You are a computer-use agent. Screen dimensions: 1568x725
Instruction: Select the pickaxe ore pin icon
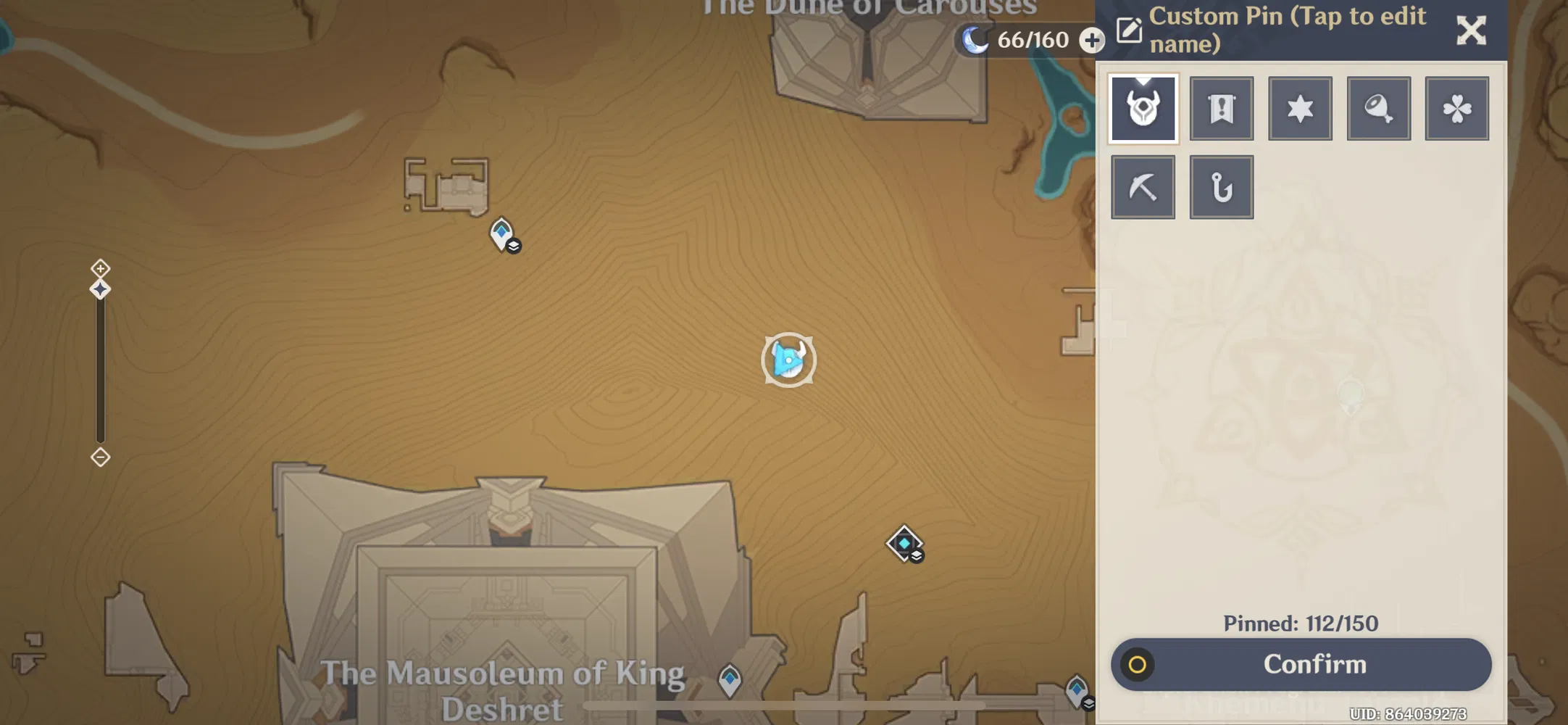coord(1143,186)
